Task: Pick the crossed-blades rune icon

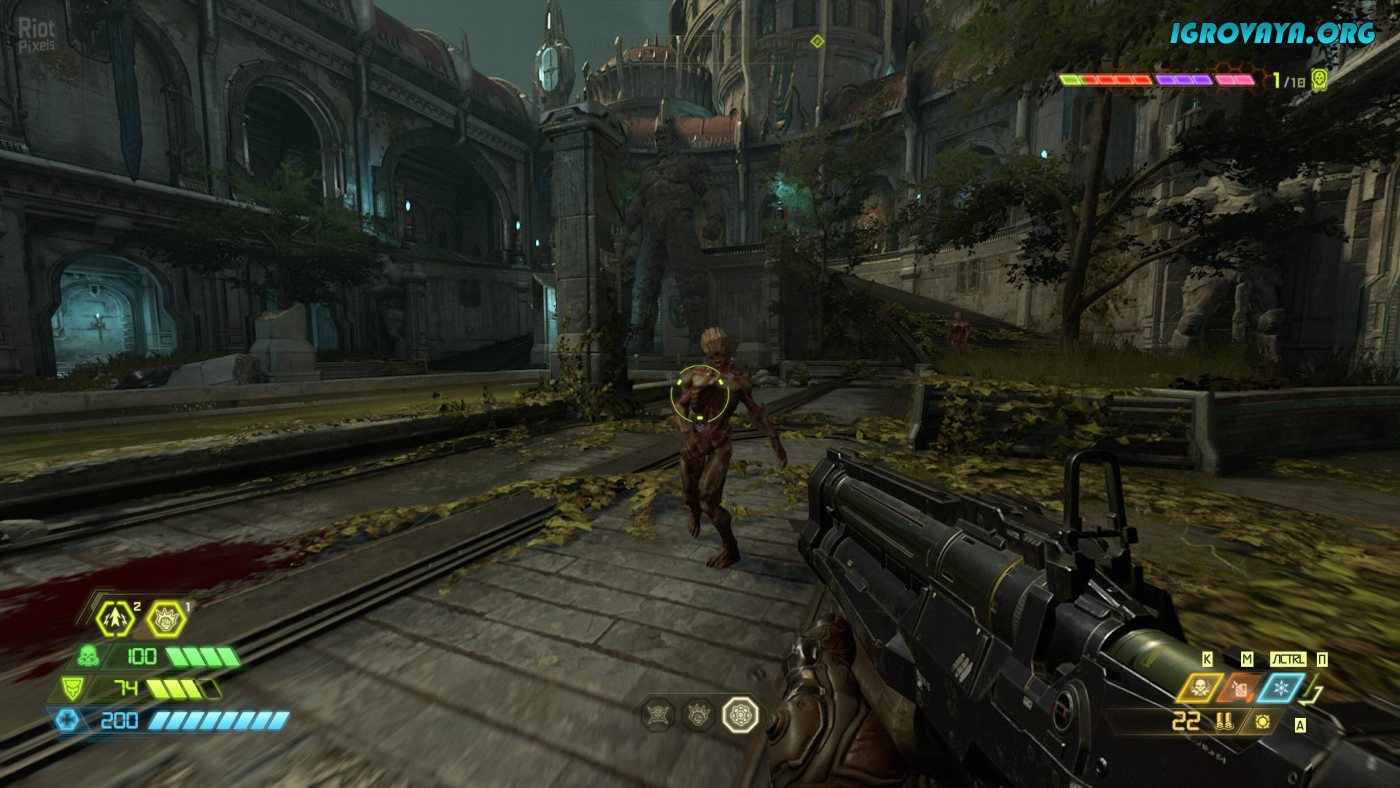Action: click(x=657, y=714)
